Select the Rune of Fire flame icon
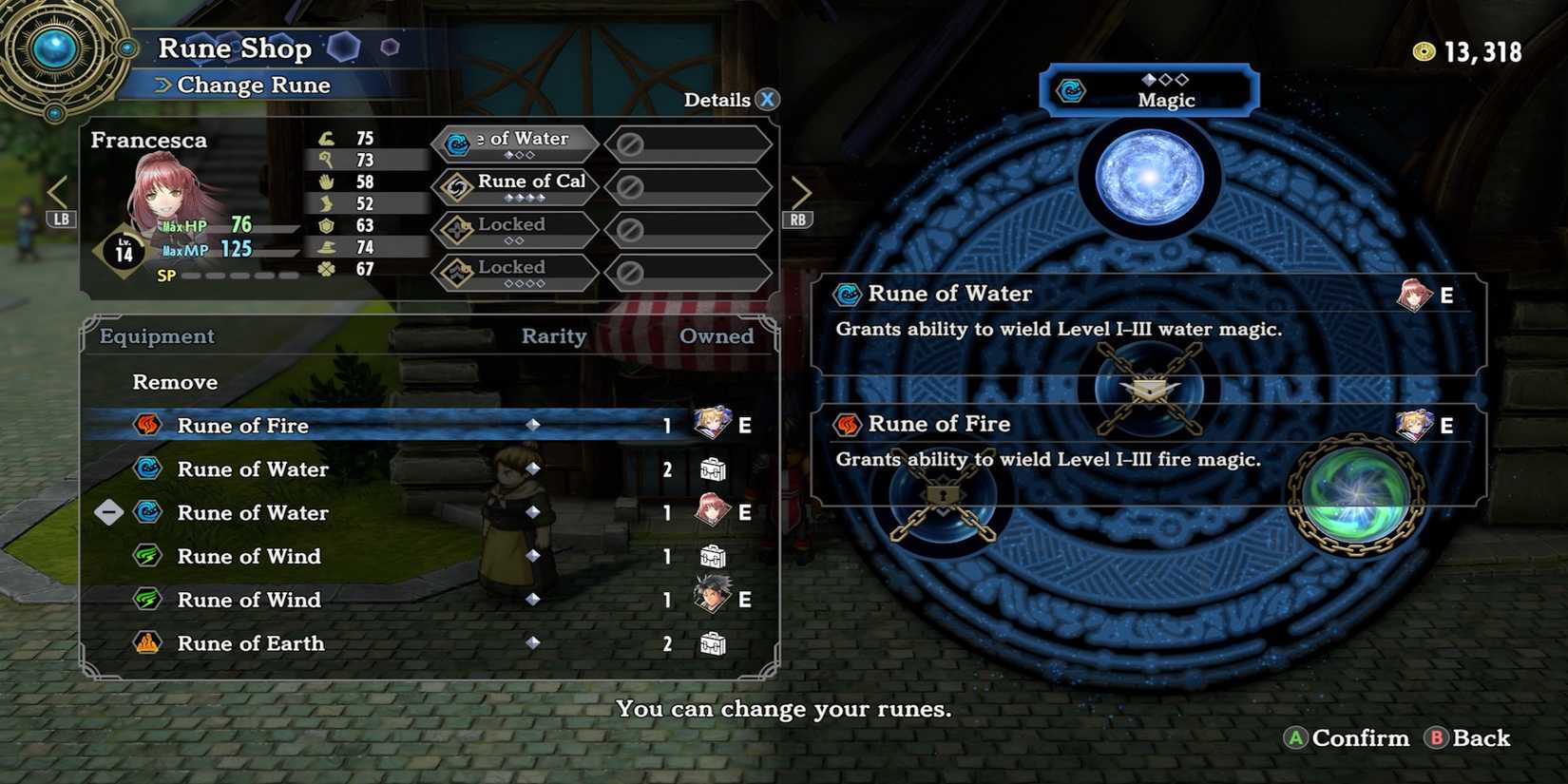The image size is (1568, 784). tap(147, 426)
